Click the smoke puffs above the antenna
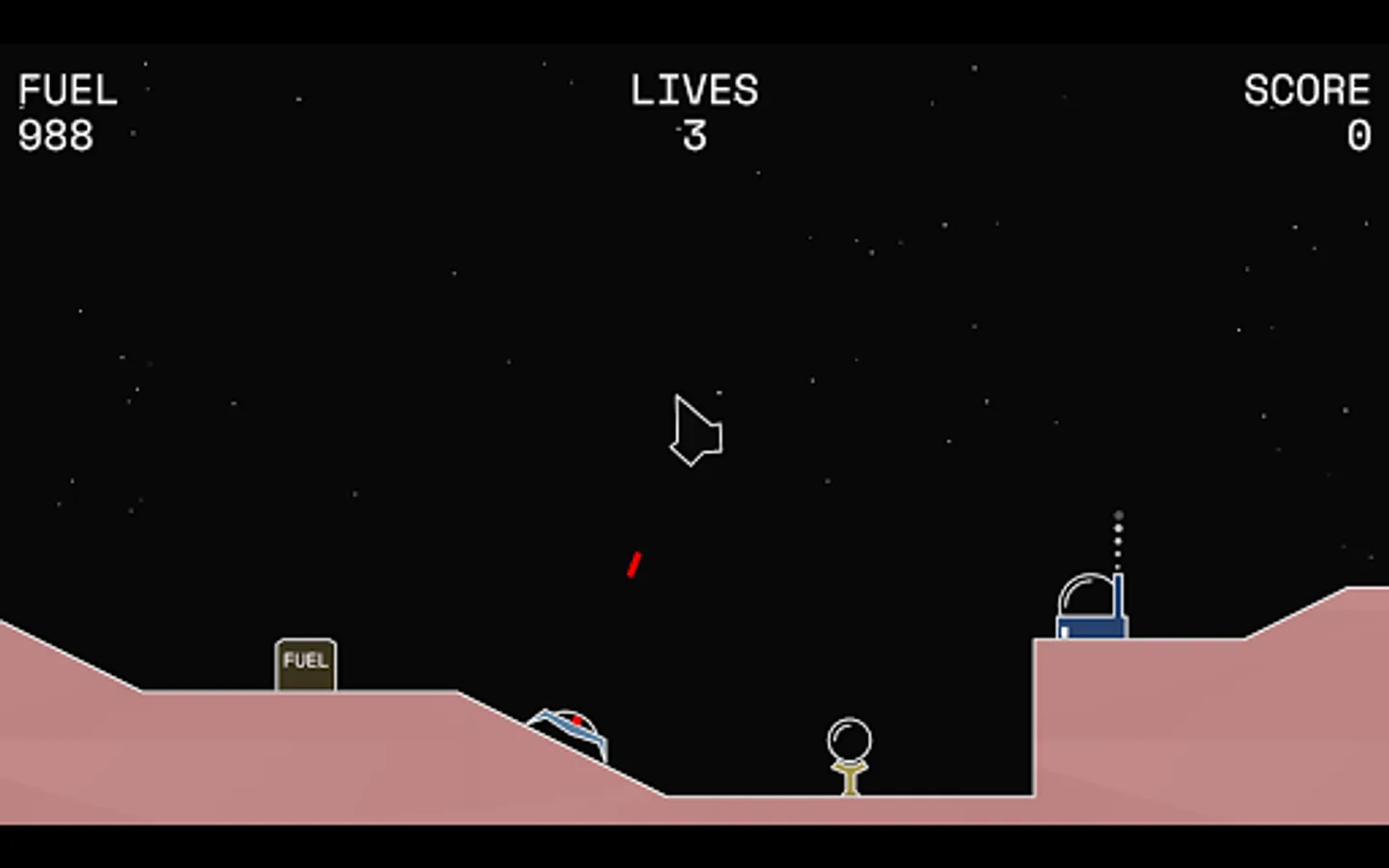The width and height of the screenshot is (1389, 868). (x=1118, y=535)
